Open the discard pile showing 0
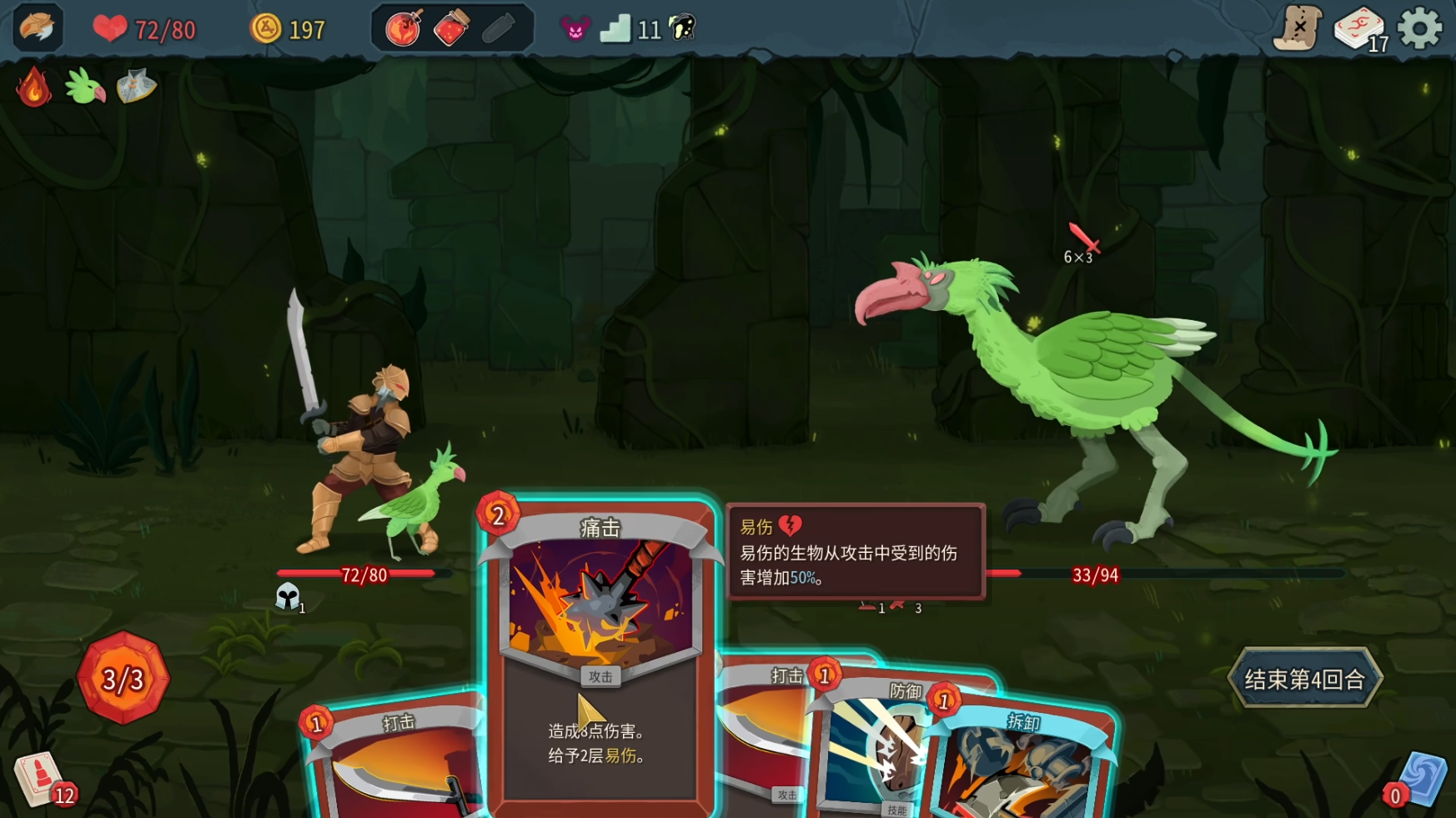The image size is (1456, 818). [x=1418, y=780]
